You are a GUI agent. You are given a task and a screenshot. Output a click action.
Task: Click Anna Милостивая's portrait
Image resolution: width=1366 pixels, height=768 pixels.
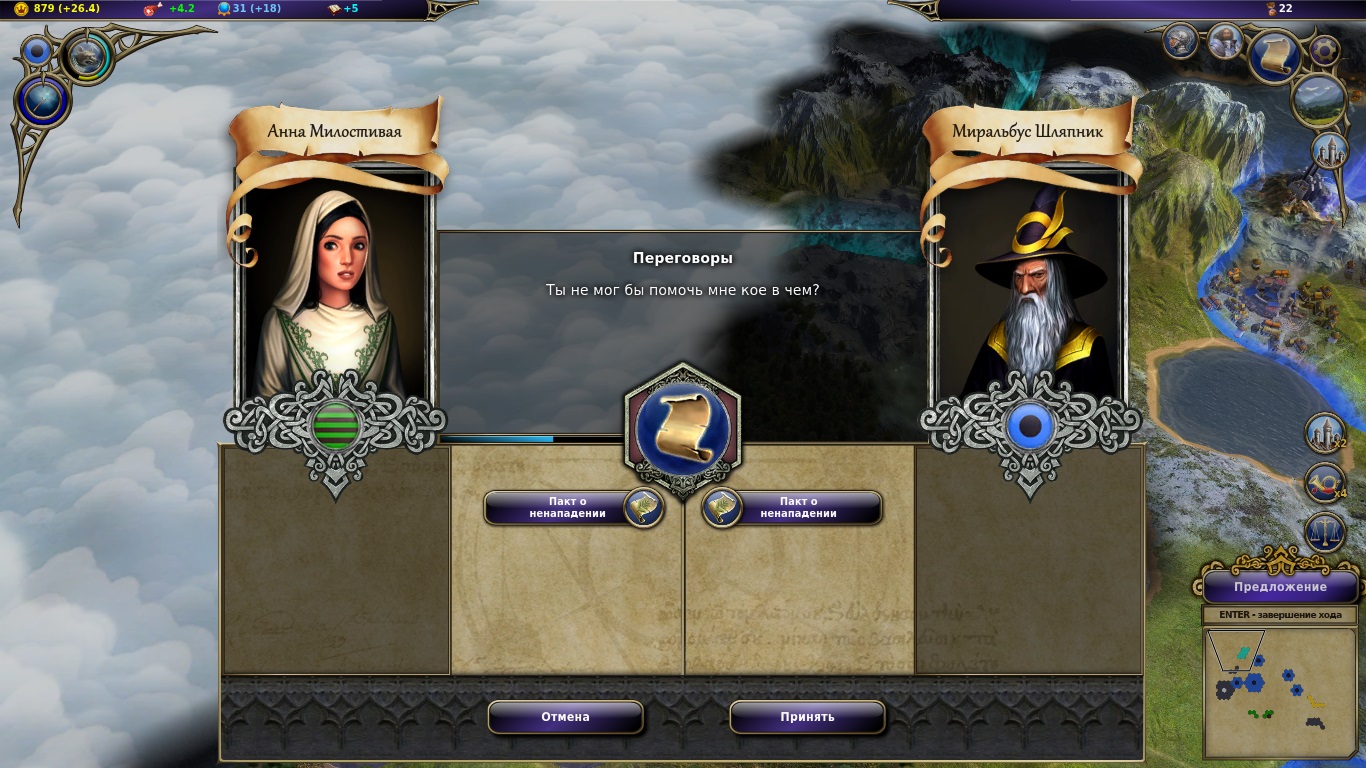(x=335, y=290)
